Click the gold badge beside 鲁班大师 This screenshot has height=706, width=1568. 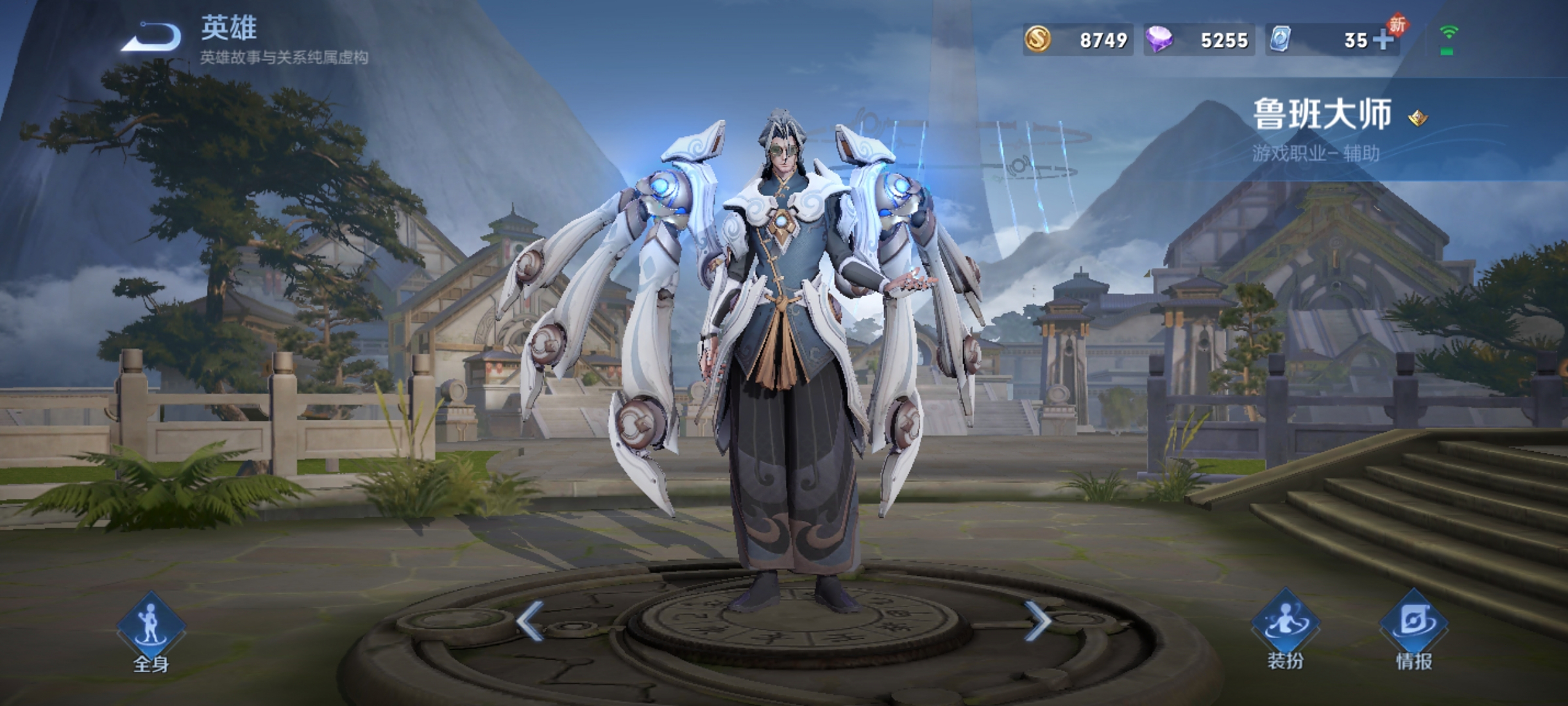1417,117
